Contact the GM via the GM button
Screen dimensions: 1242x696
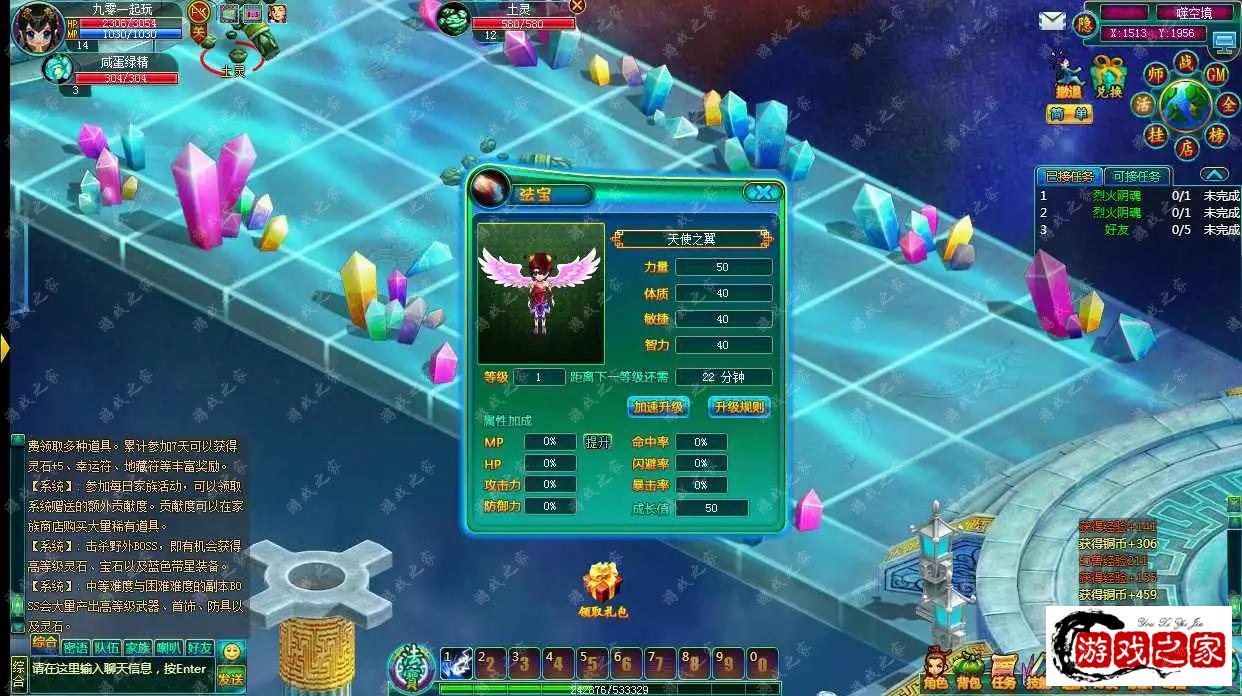[1216, 74]
